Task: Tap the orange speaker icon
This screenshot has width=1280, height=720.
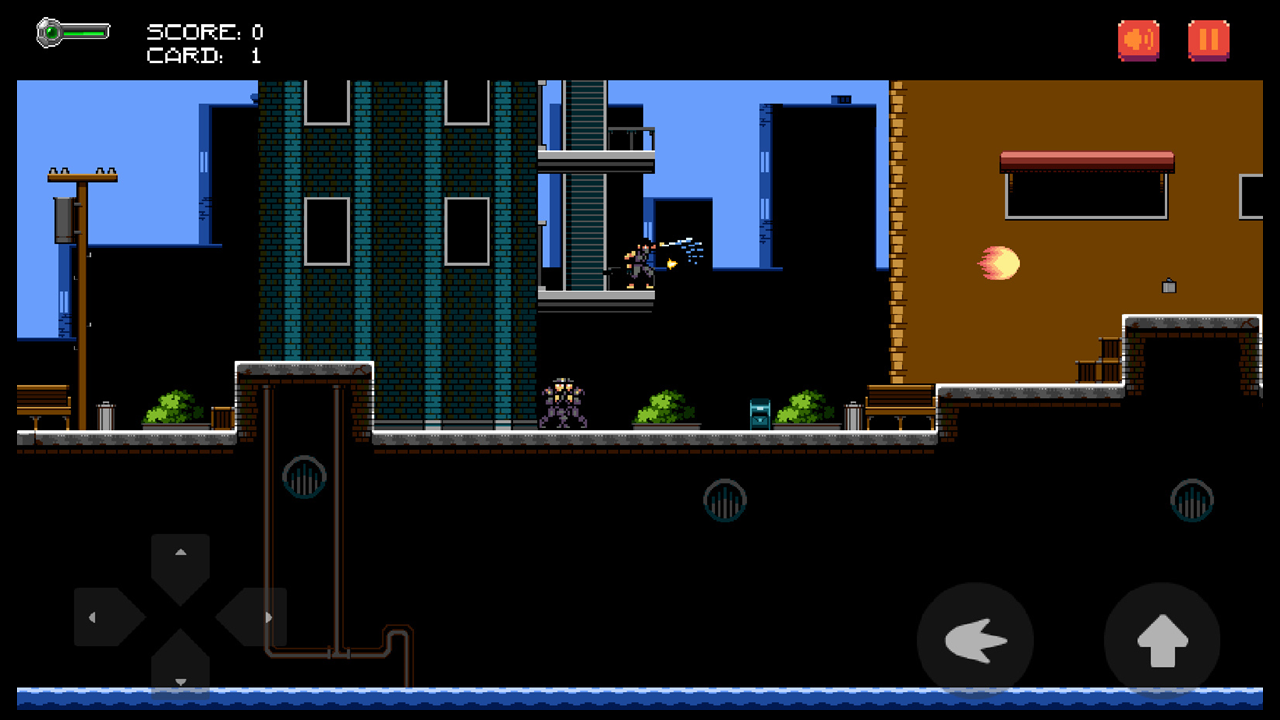Action: [1139, 40]
